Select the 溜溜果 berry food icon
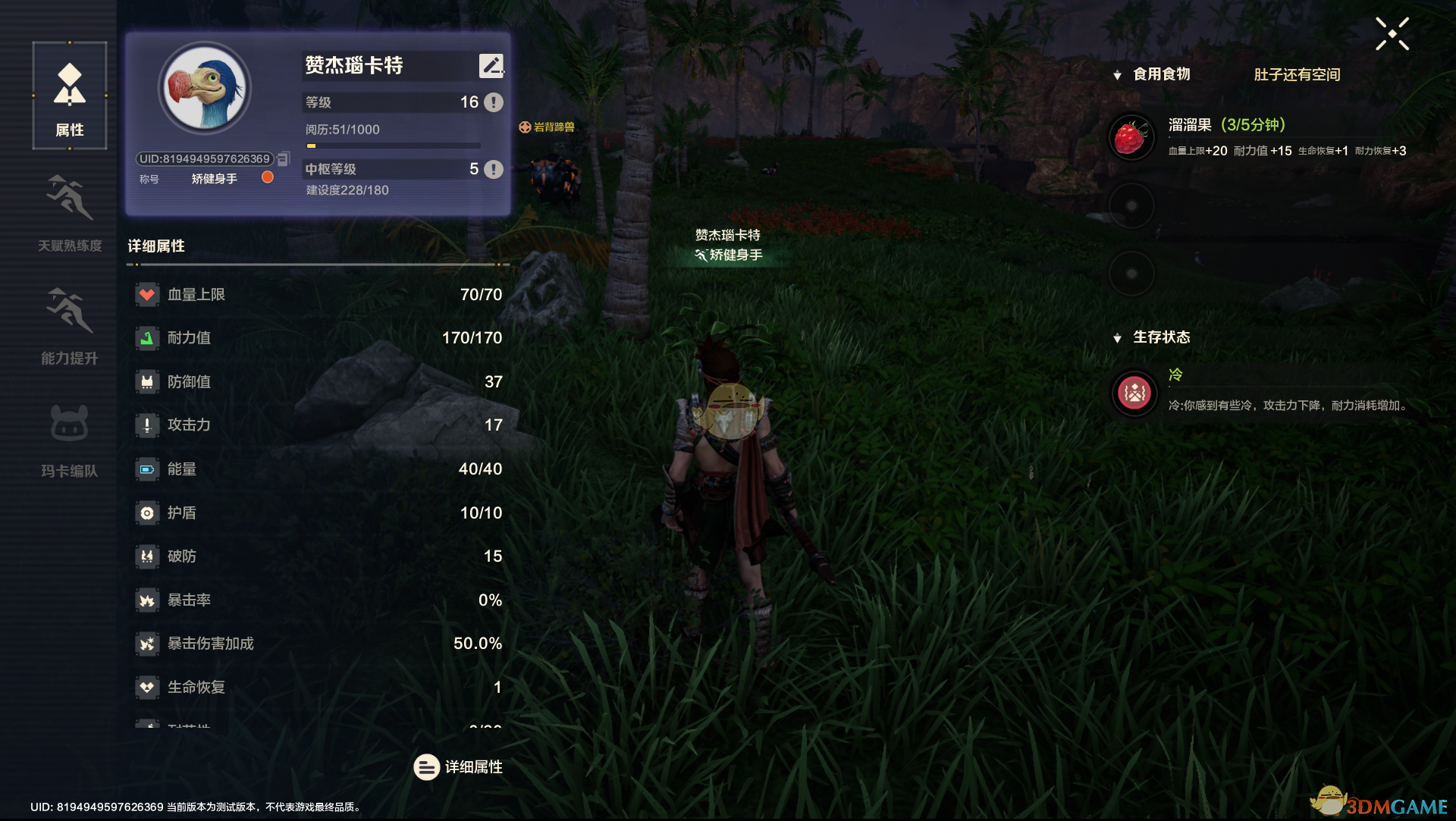This screenshot has width=1456, height=821. pos(1131,138)
